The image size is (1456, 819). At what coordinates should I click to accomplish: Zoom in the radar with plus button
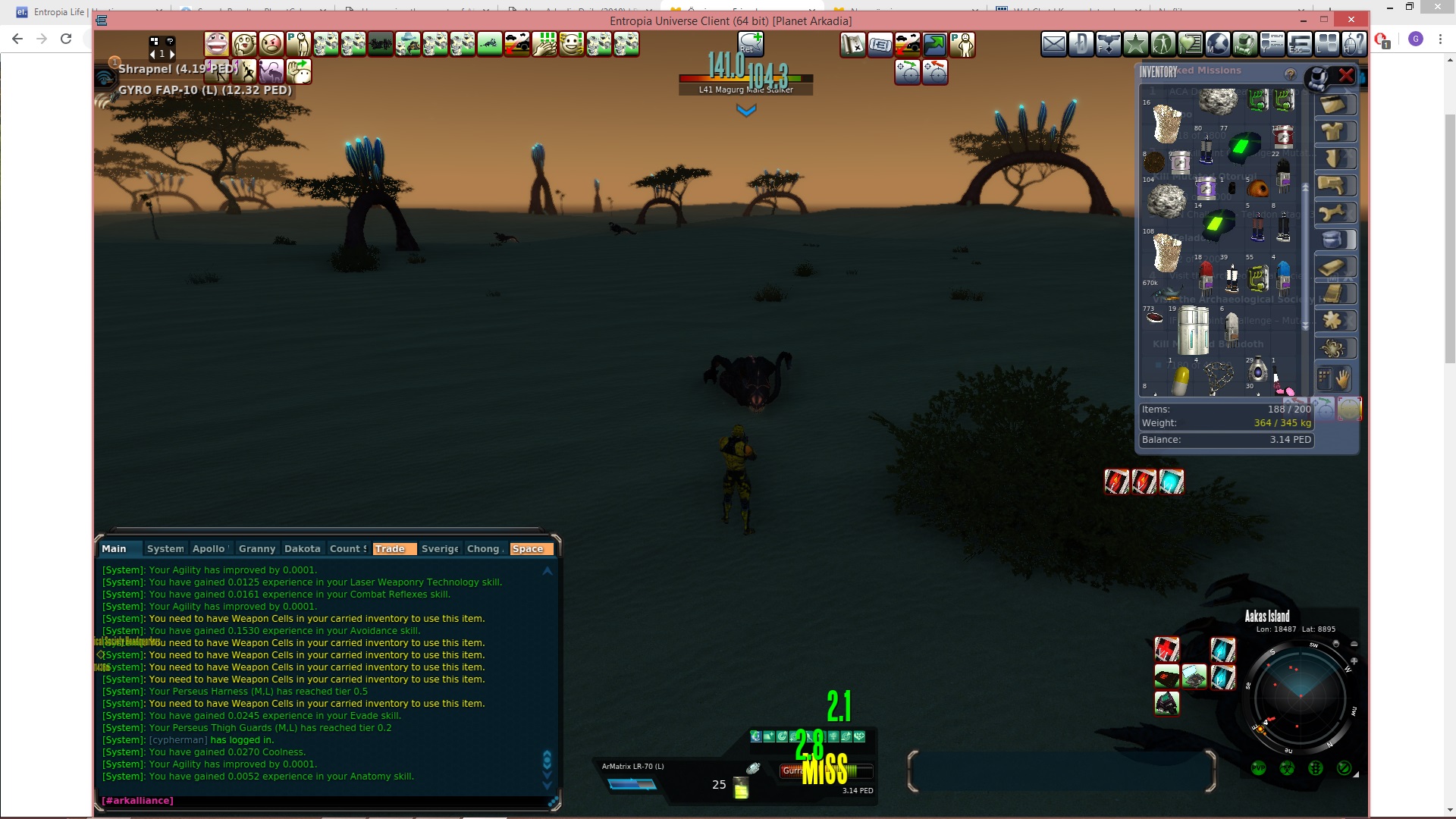1354,661
